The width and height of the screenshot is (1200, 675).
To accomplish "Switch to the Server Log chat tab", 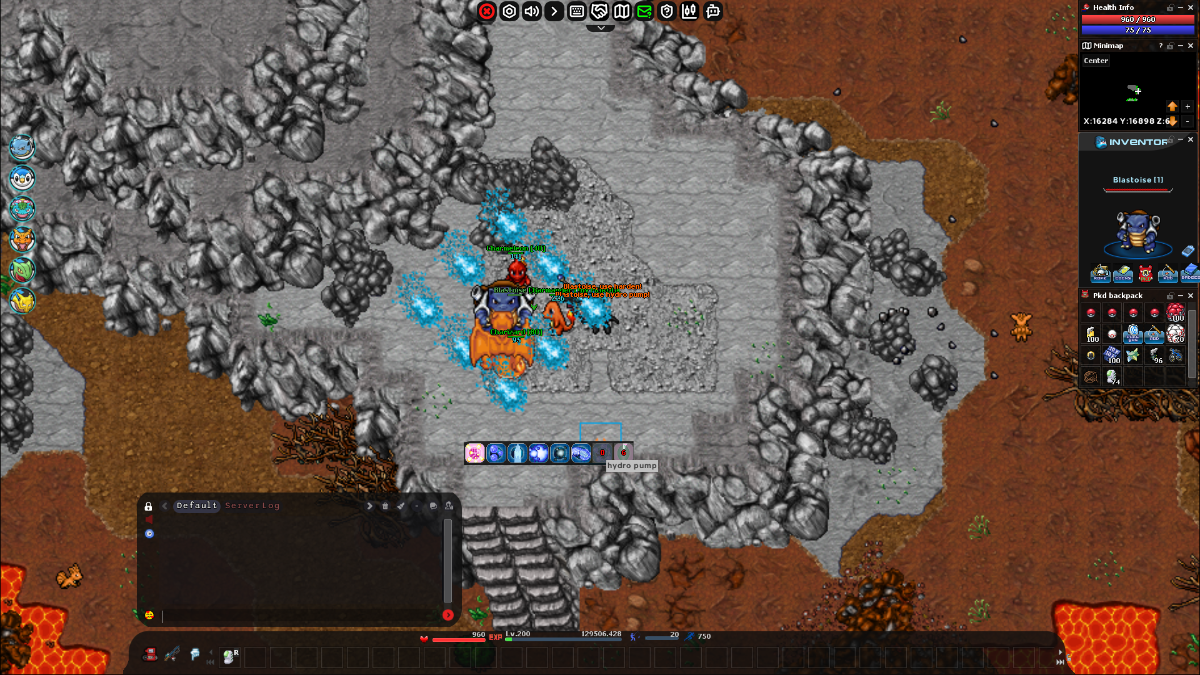I will tap(252, 506).
